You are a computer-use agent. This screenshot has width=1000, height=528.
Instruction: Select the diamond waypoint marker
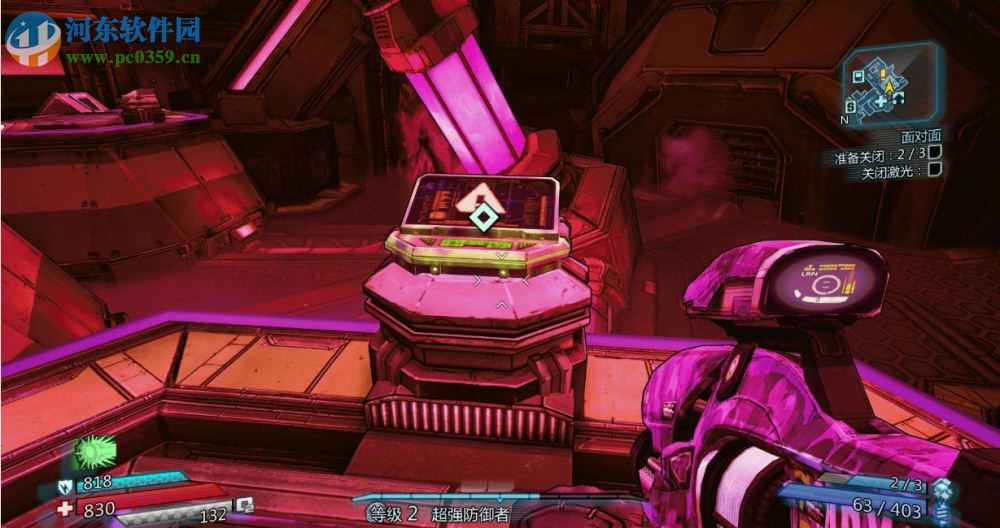point(483,216)
